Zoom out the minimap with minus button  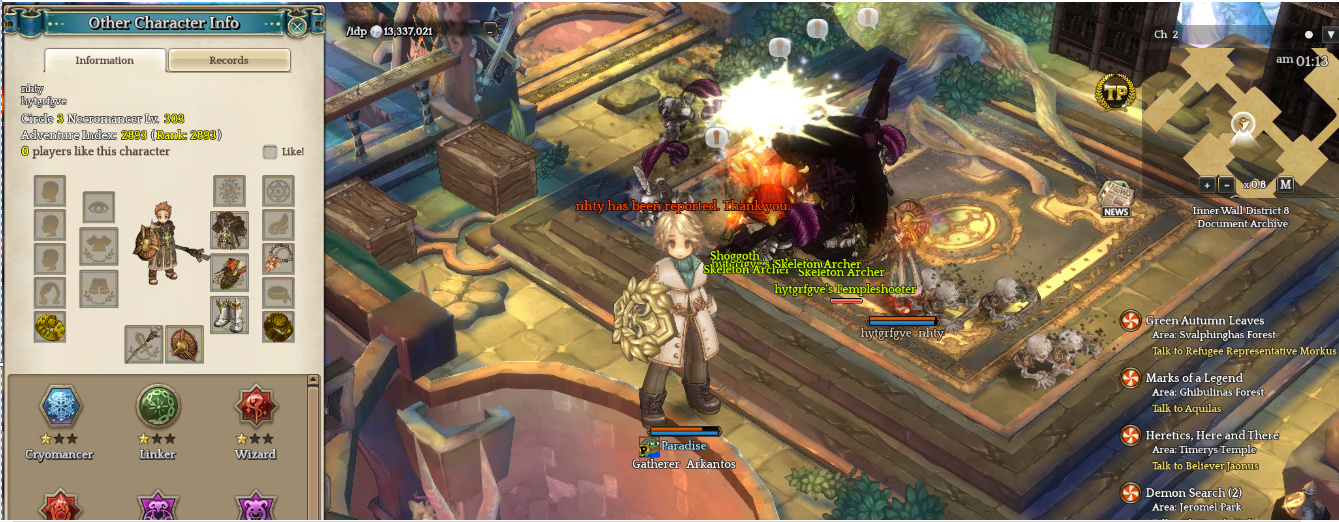point(1226,184)
